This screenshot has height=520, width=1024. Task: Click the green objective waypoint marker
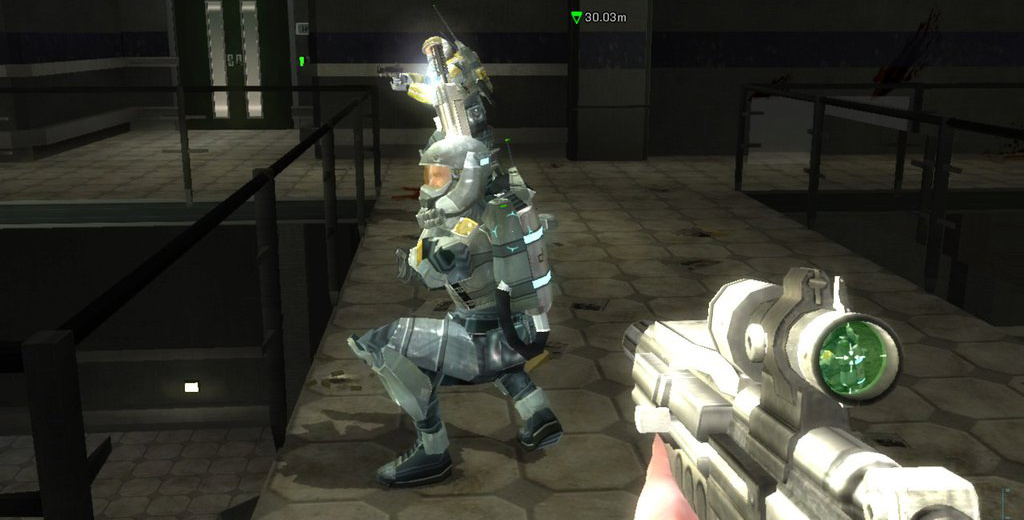(576, 17)
